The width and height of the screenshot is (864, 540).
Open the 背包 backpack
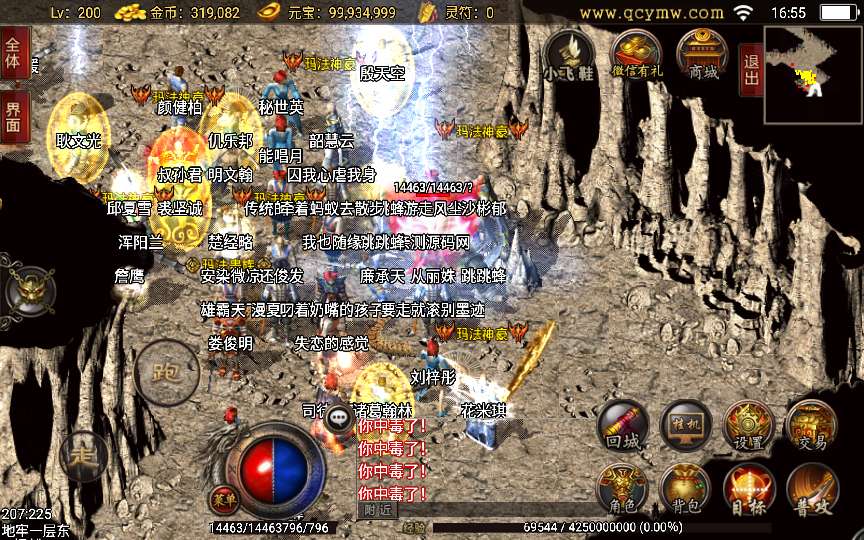click(x=685, y=486)
